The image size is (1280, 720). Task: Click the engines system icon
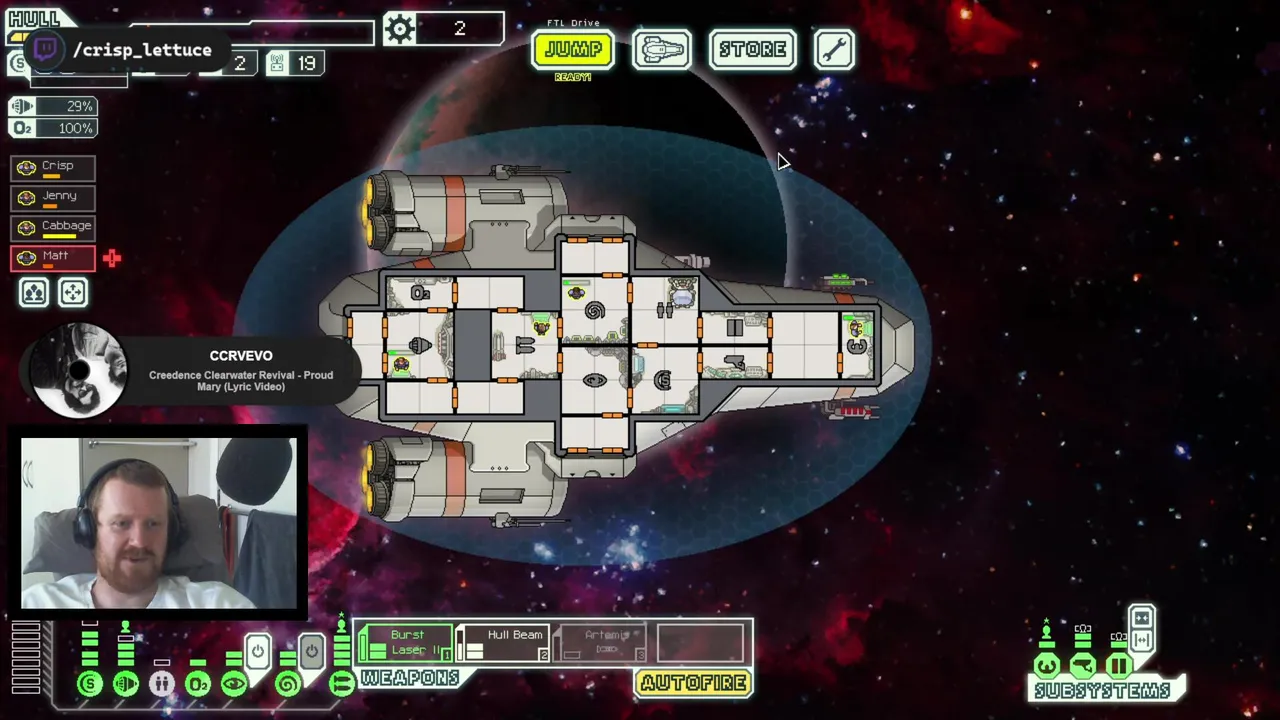126,685
